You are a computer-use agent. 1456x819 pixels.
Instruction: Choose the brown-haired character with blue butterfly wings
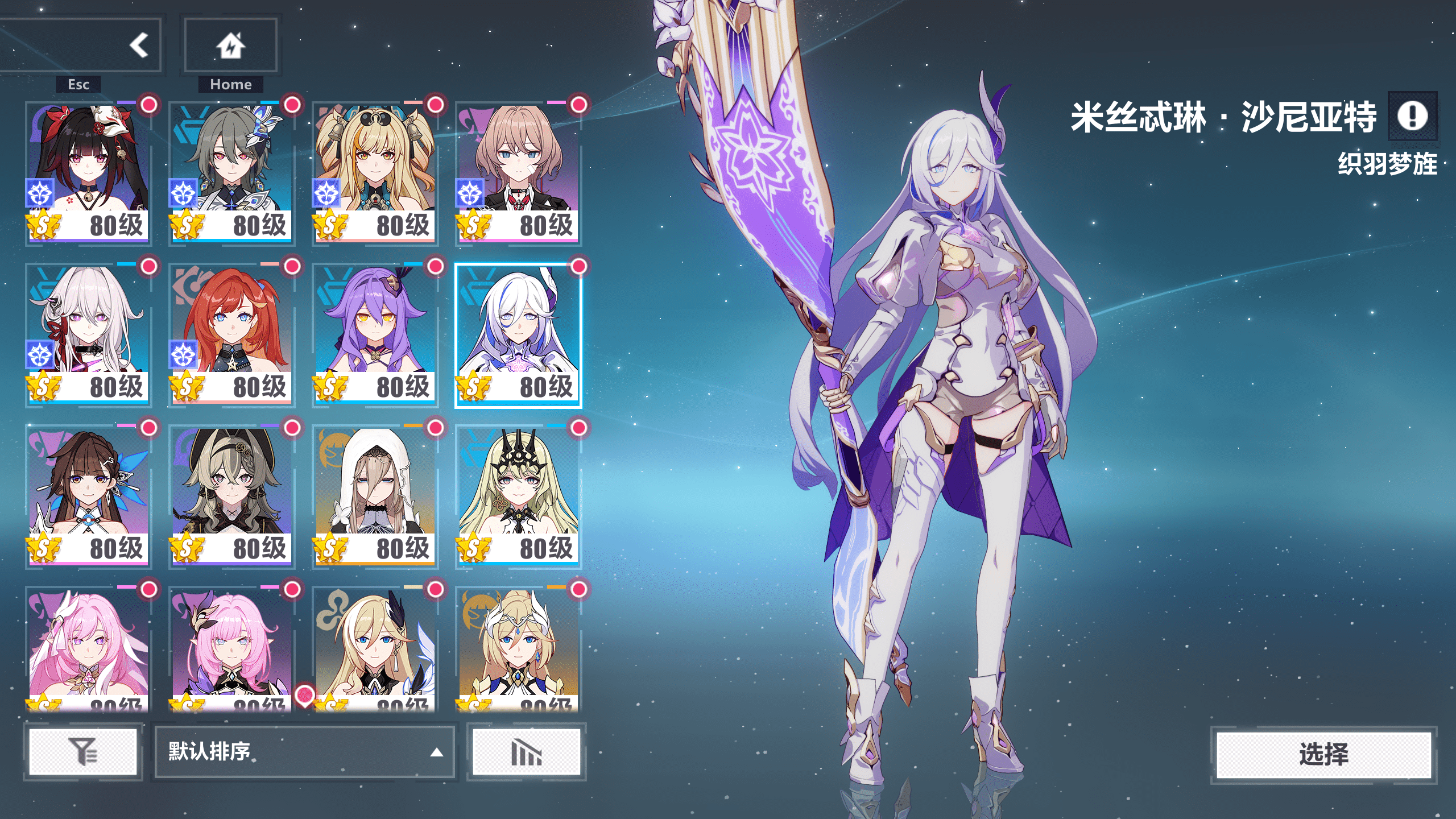click(88, 495)
